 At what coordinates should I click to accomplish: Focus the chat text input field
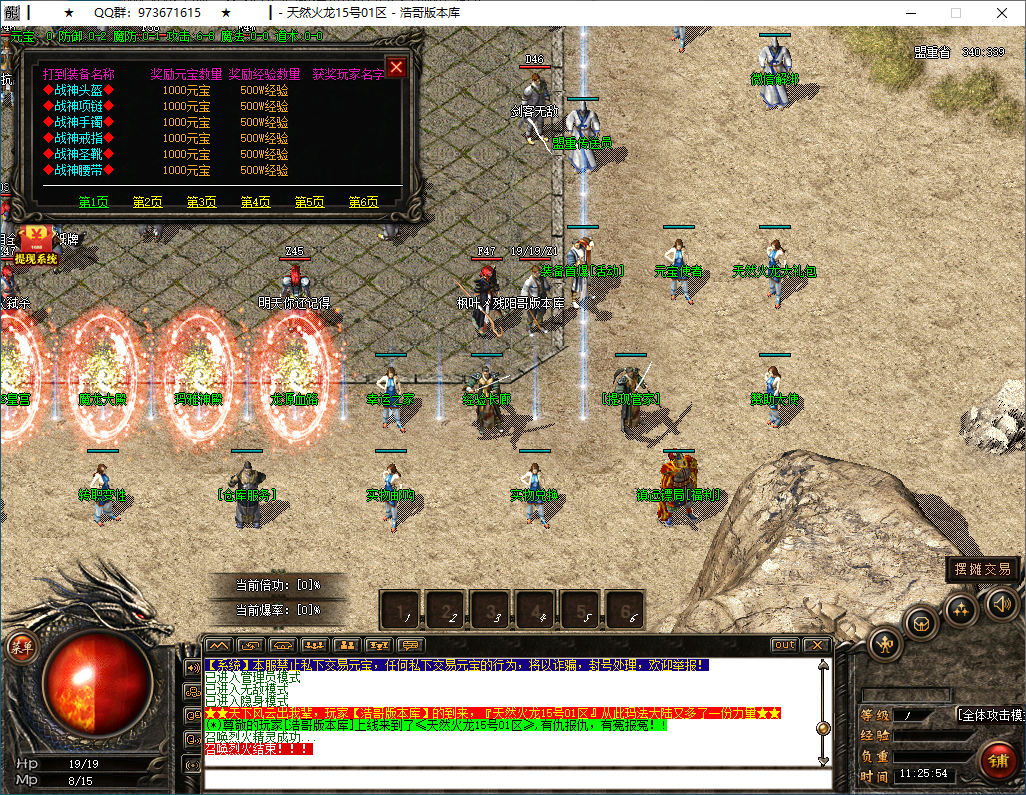[516, 779]
